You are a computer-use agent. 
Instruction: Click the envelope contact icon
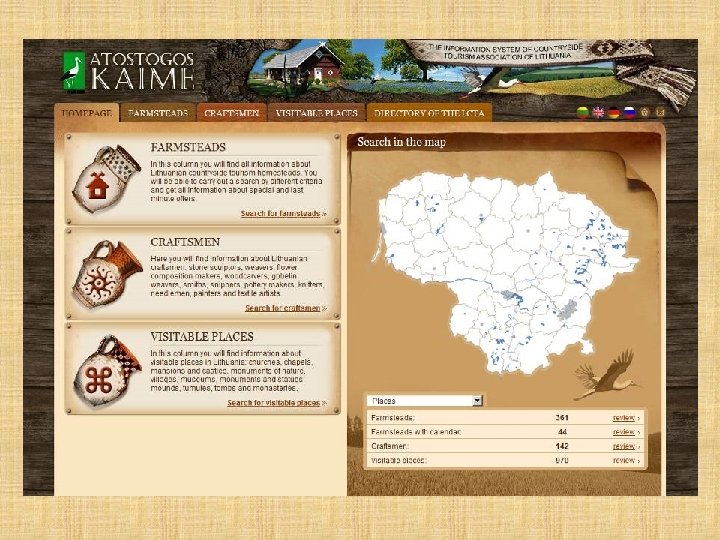pos(660,113)
